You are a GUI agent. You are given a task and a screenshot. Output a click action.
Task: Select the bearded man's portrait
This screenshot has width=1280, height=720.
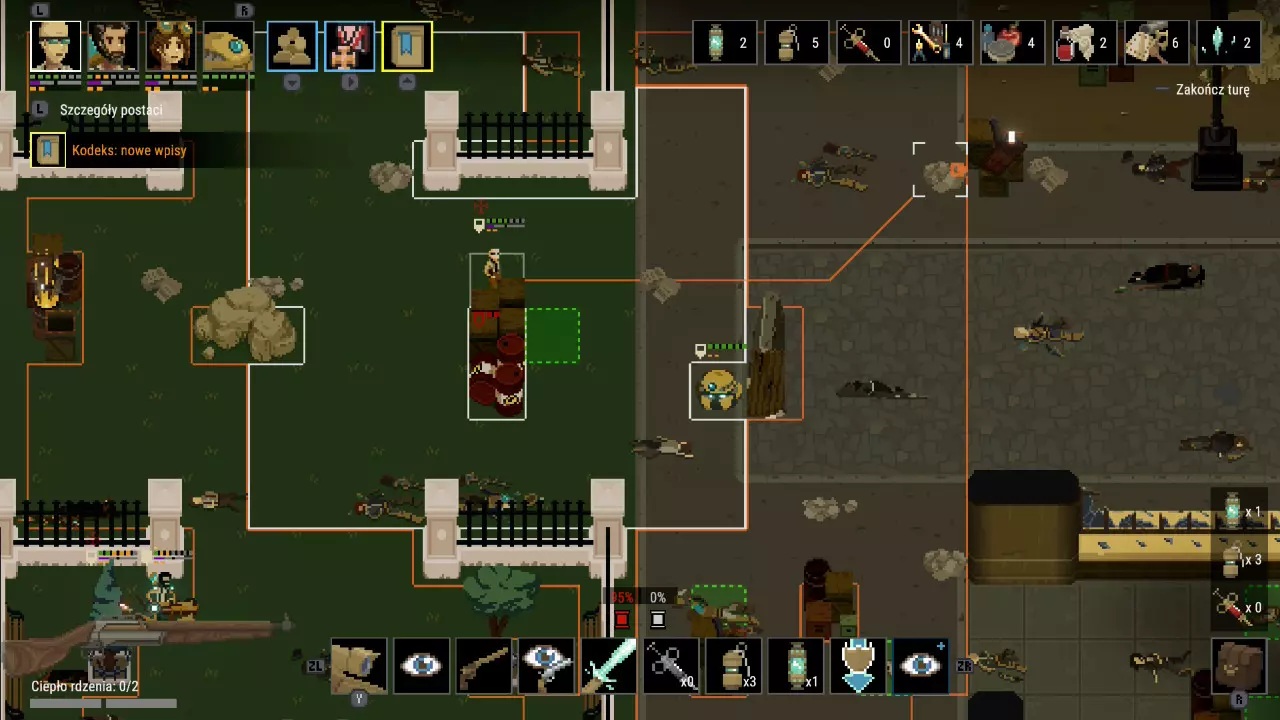[112, 46]
